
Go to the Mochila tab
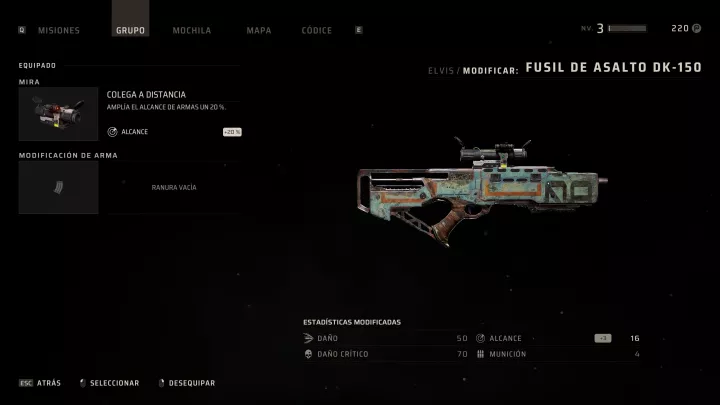191,30
